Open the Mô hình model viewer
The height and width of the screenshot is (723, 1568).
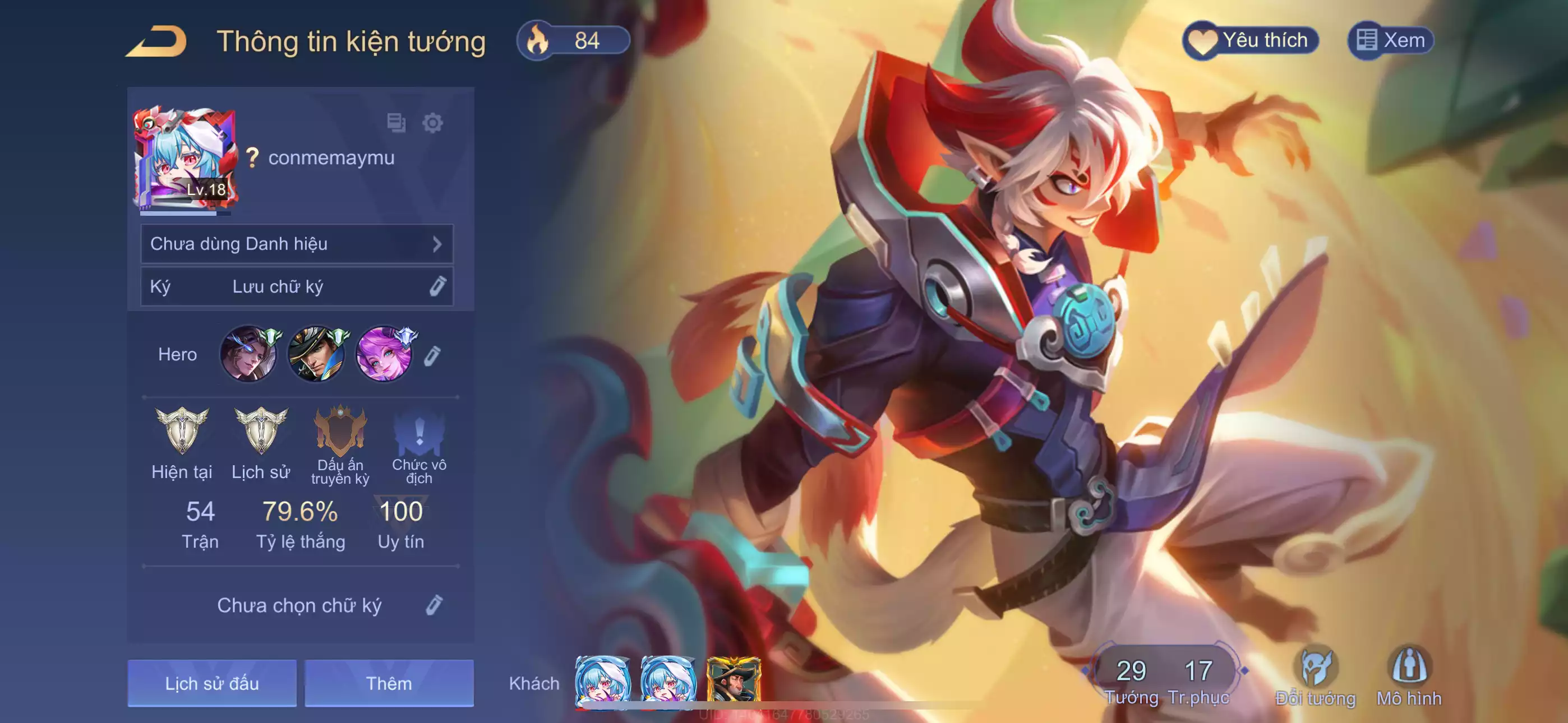point(1409,676)
